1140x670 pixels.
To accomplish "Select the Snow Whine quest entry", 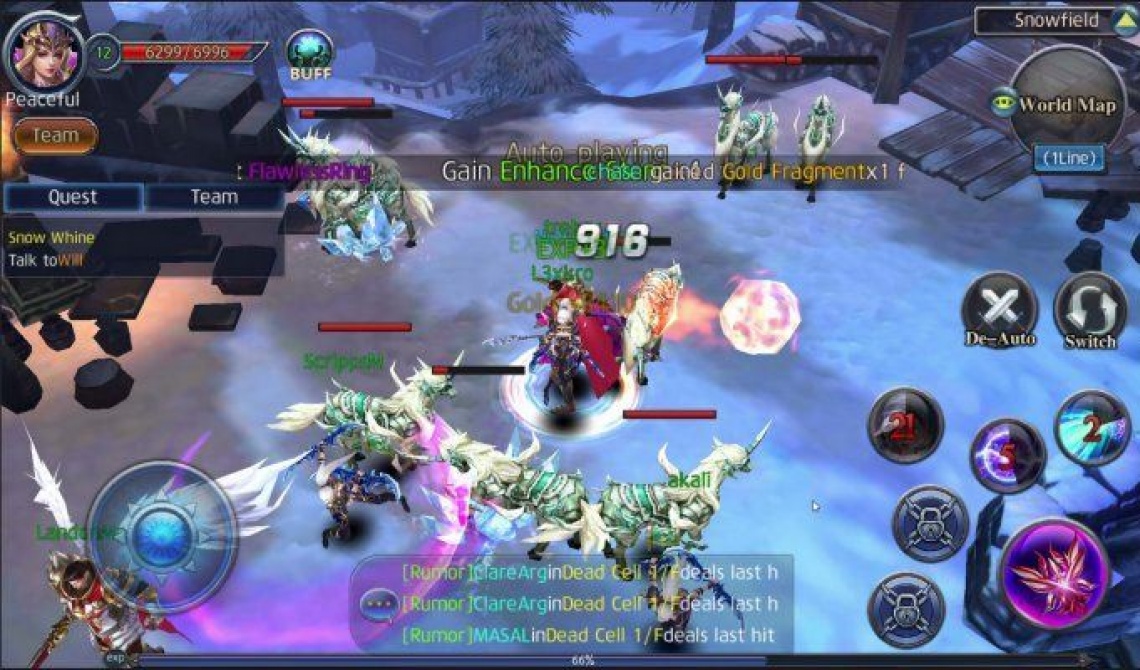I will click(x=52, y=238).
